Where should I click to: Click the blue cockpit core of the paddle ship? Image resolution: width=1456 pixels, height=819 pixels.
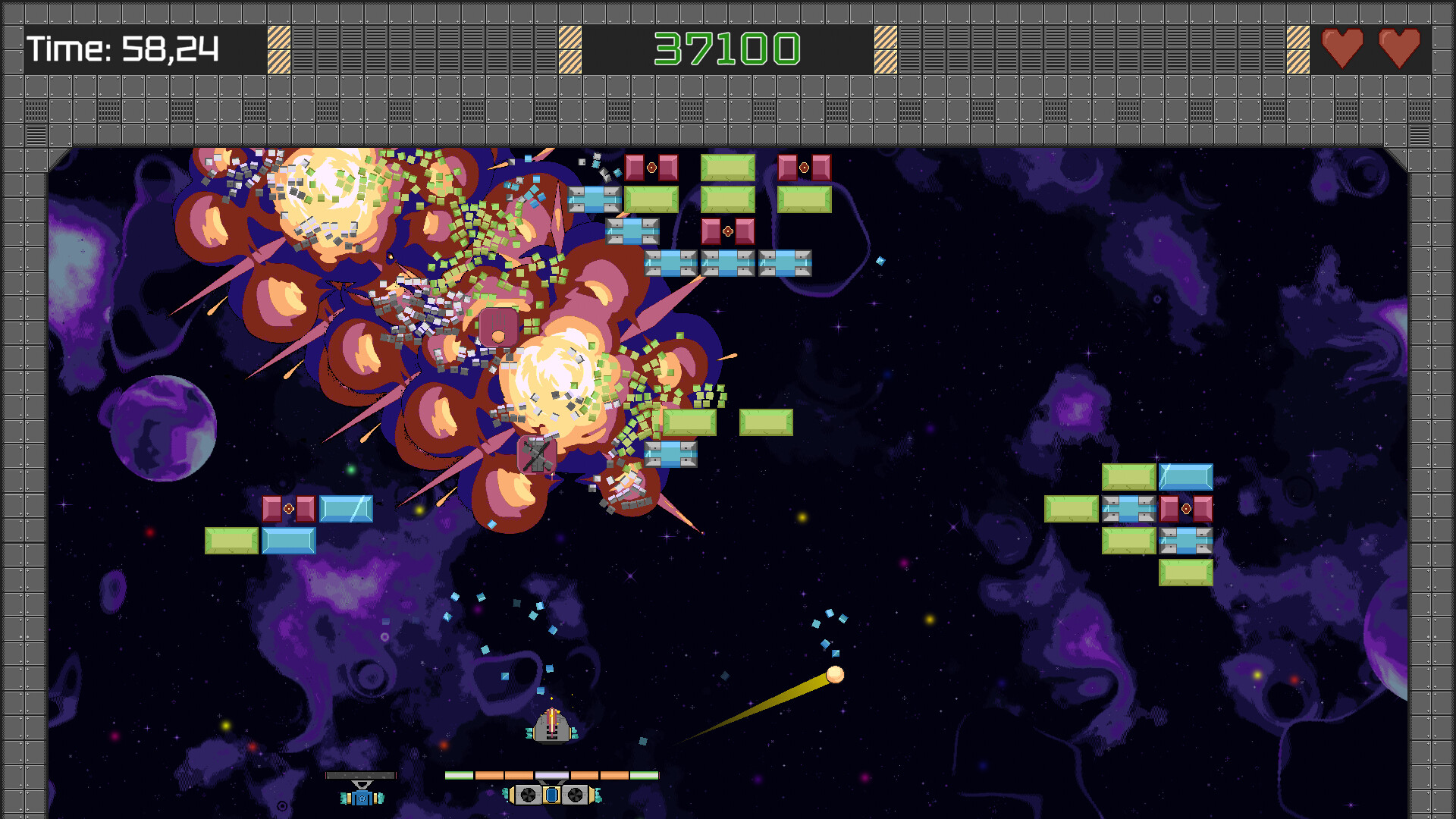pos(552,795)
